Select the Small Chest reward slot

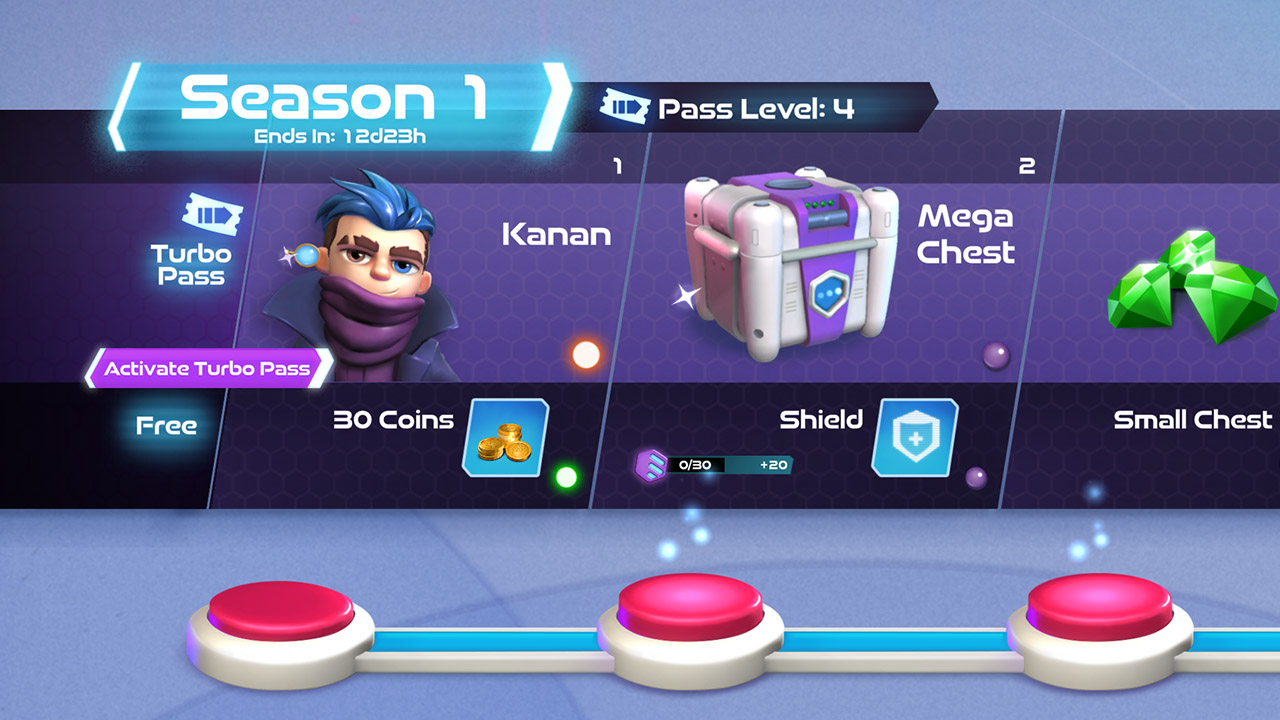tap(1194, 421)
